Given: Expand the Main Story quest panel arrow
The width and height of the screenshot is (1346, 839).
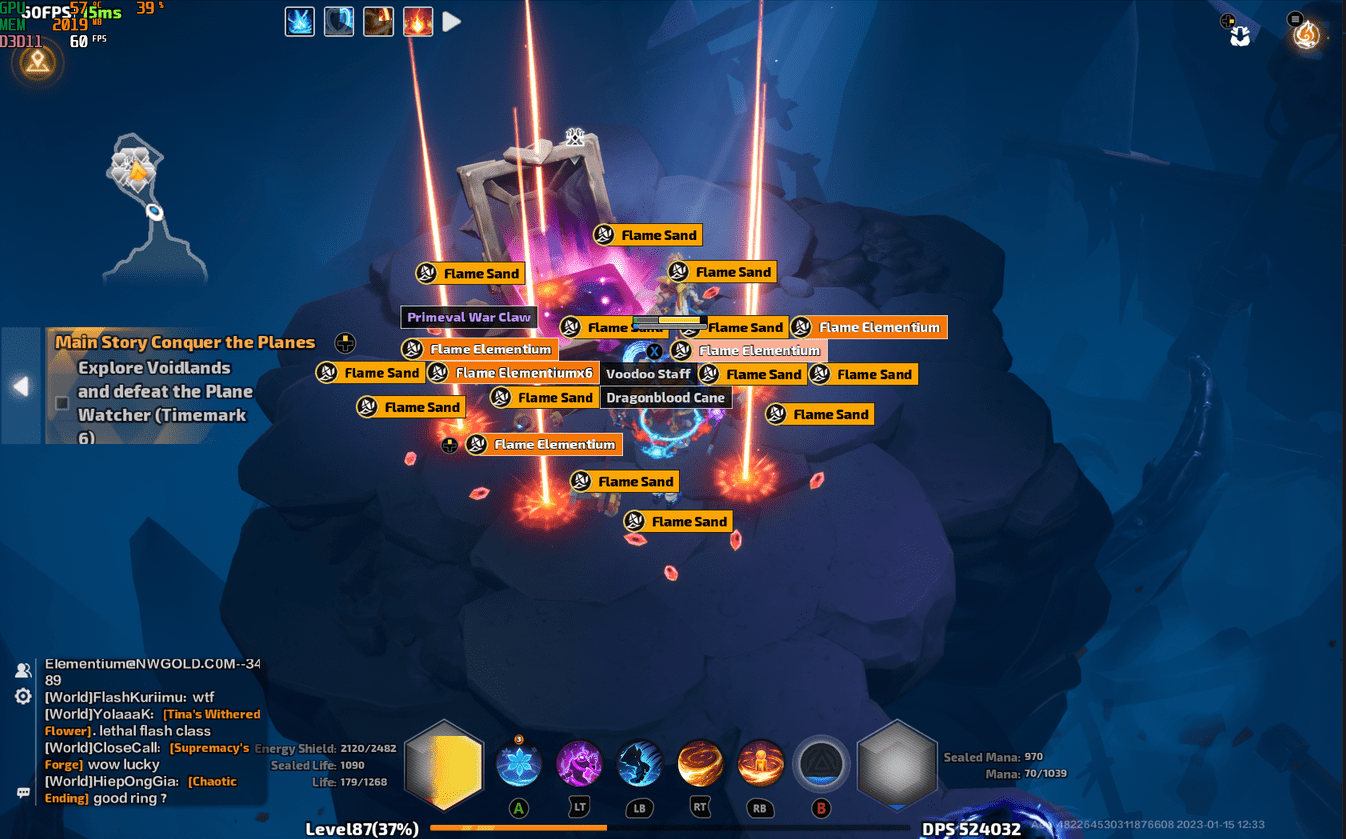Looking at the screenshot, I should (20, 386).
